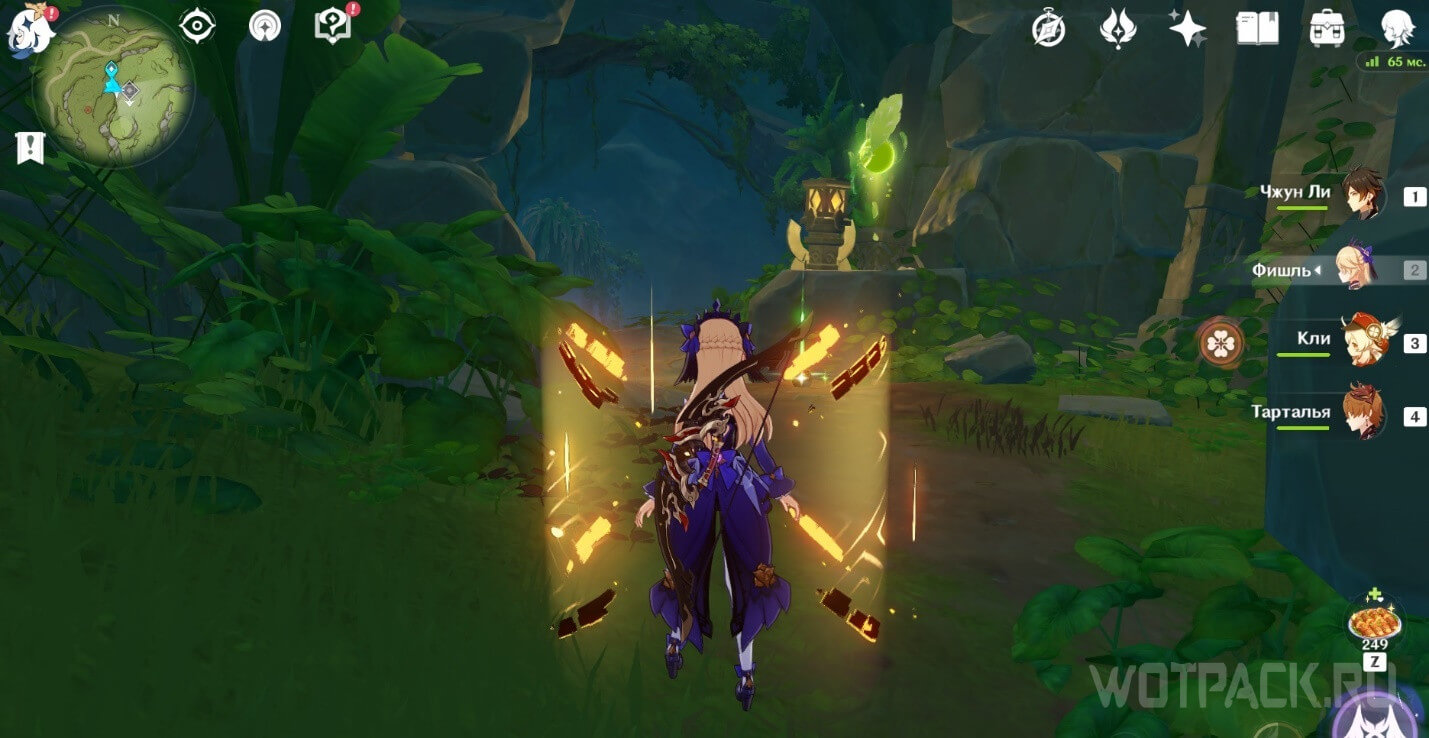Image resolution: width=1429 pixels, height=738 pixels.
Task: Toggle the elemental sight eye icon
Action: point(198,26)
